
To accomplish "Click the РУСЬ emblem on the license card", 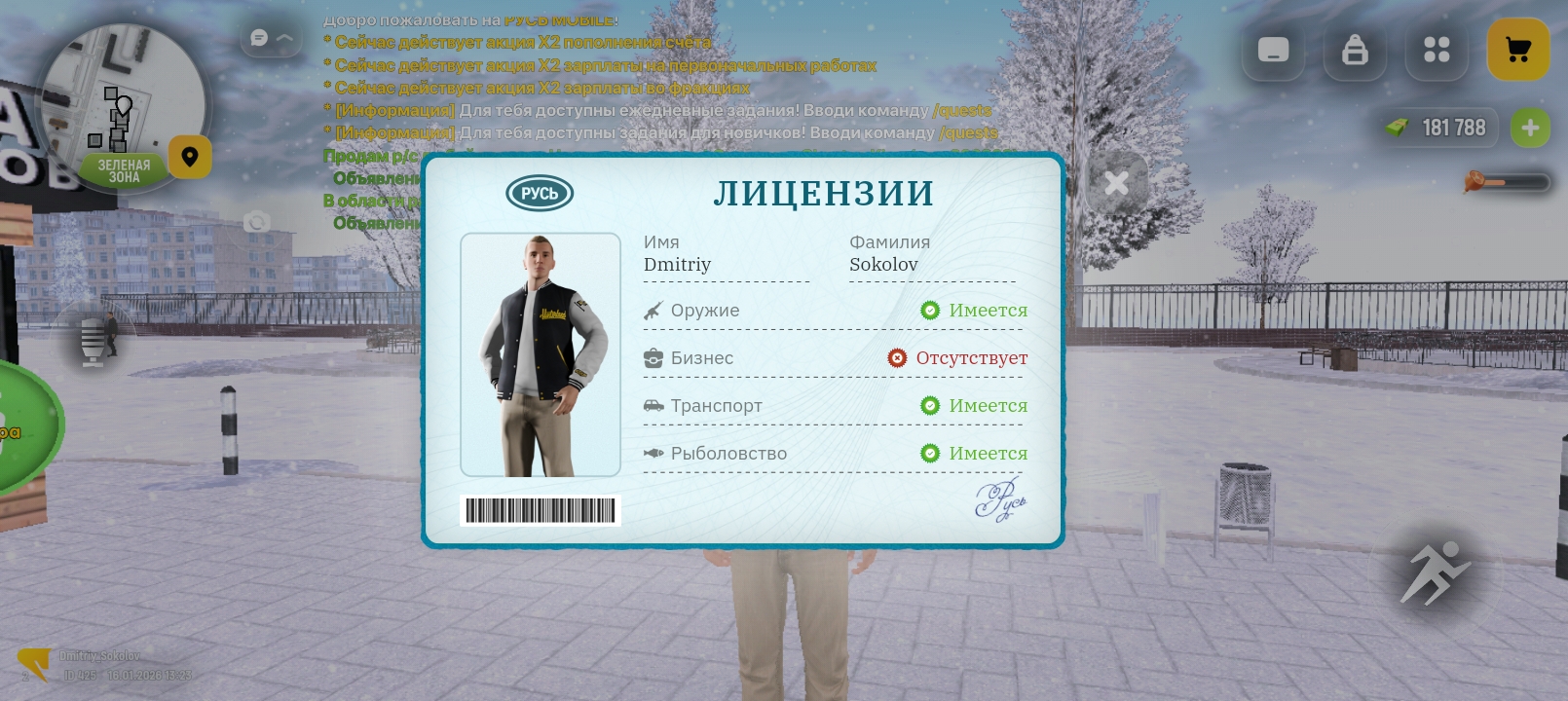I will click(540, 193).
